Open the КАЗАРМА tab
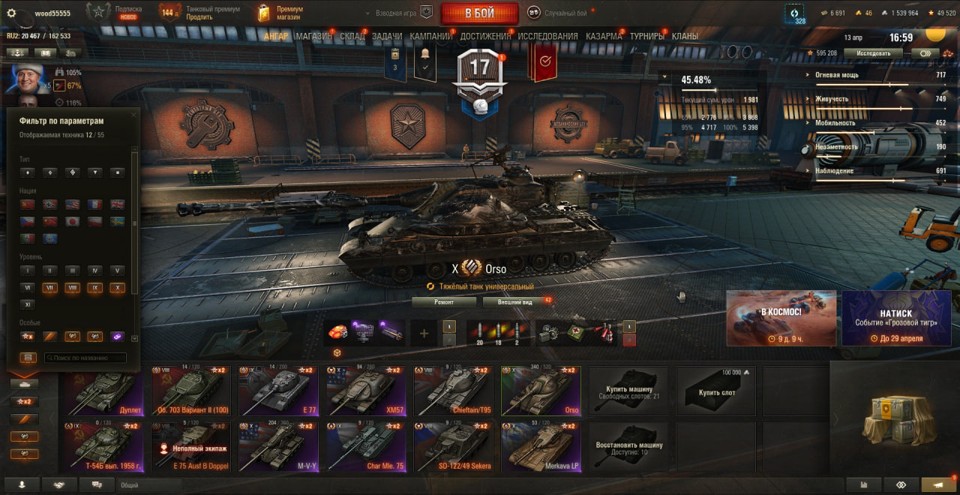This screenshot has height=495, width=960. 604,36
